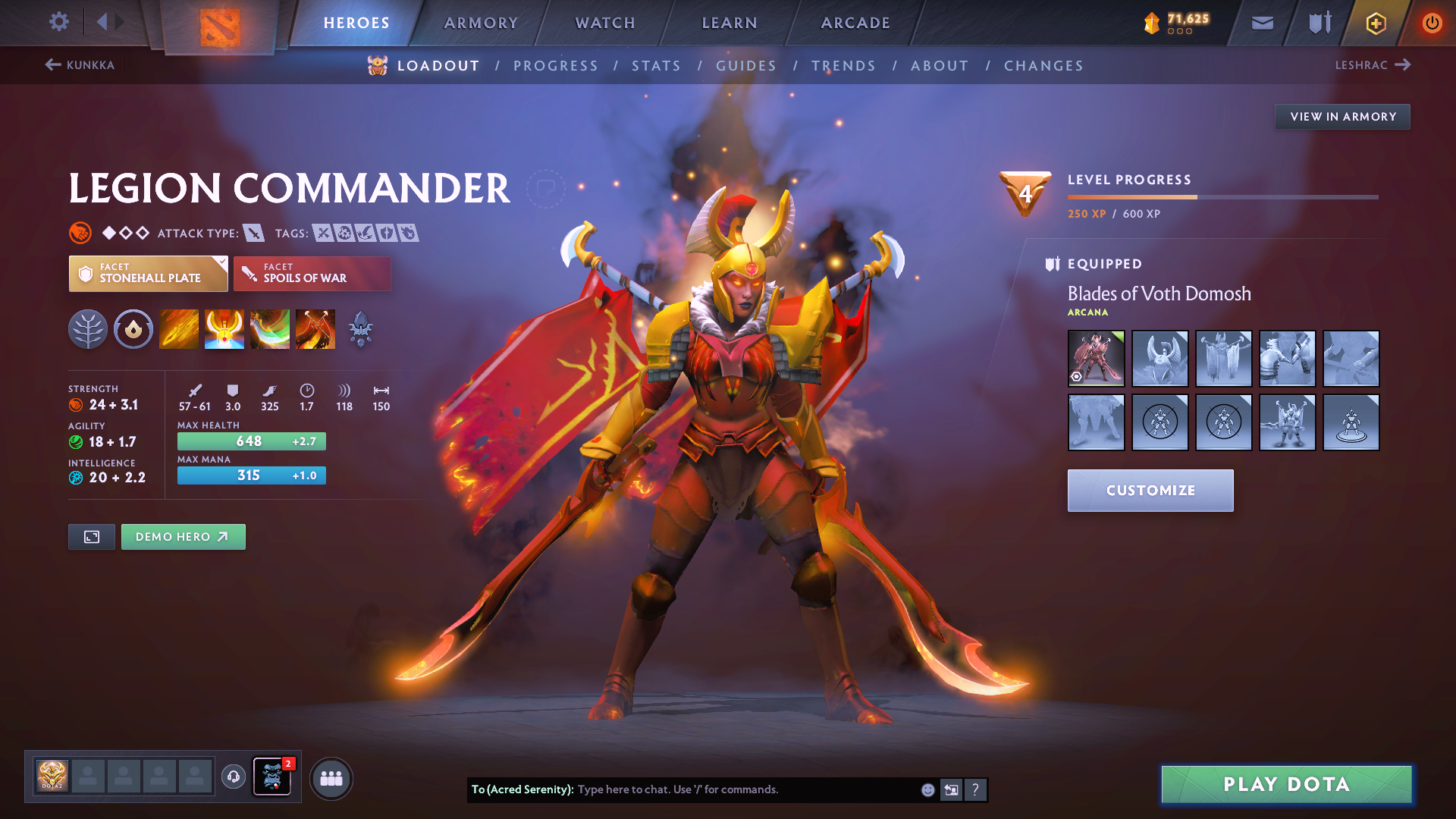Launch Demo Hero mode

(183, 537)
